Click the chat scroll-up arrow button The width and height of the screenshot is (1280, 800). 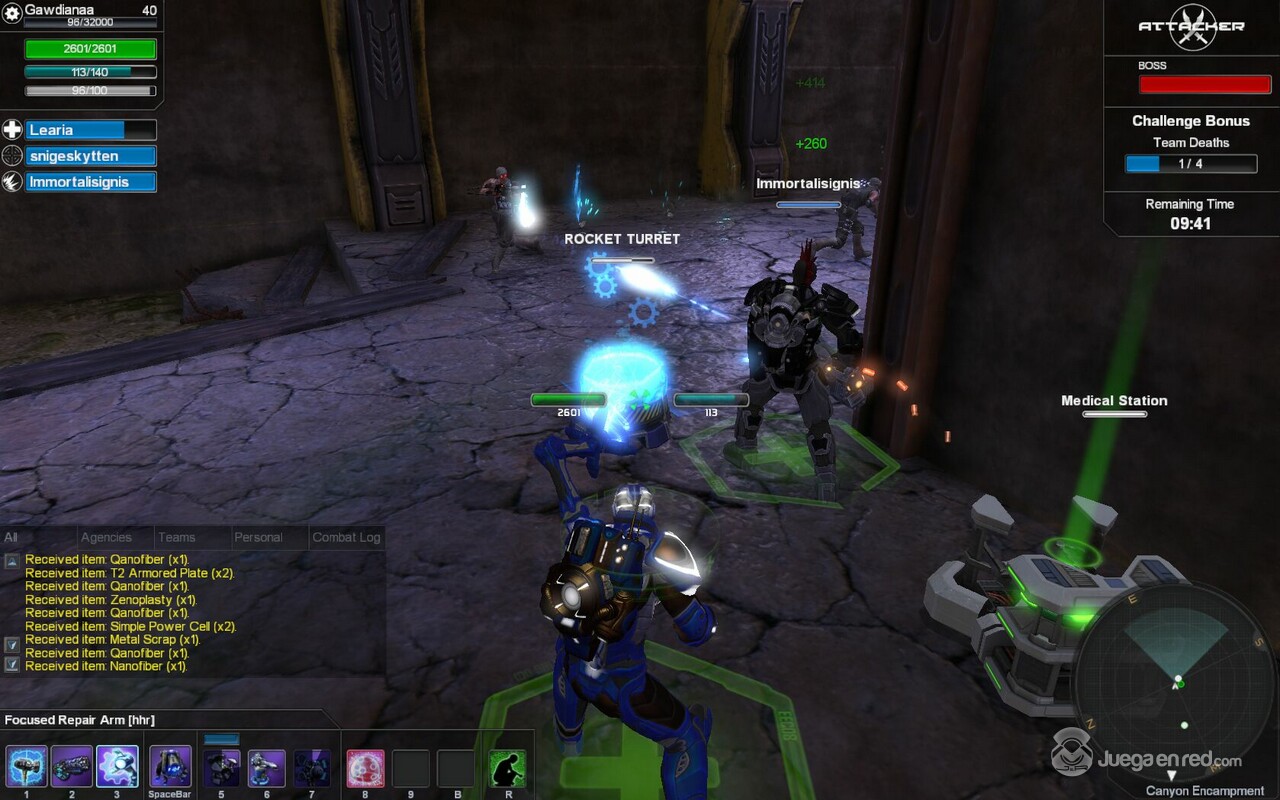[x=11, y=561]
